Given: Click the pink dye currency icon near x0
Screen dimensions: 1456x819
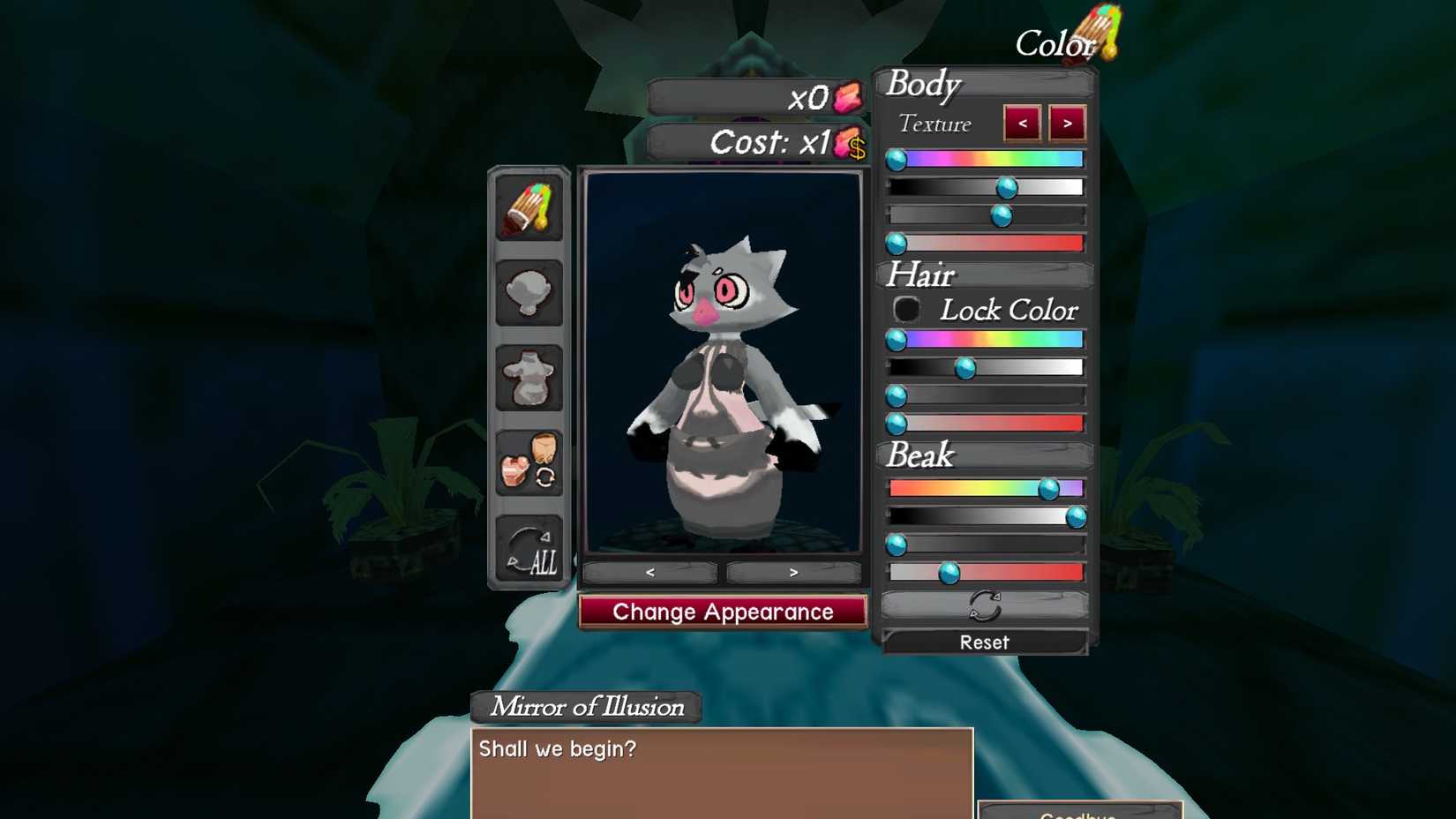Looking at the screenshot, I should pyautogui.click(x=848, y=98).
